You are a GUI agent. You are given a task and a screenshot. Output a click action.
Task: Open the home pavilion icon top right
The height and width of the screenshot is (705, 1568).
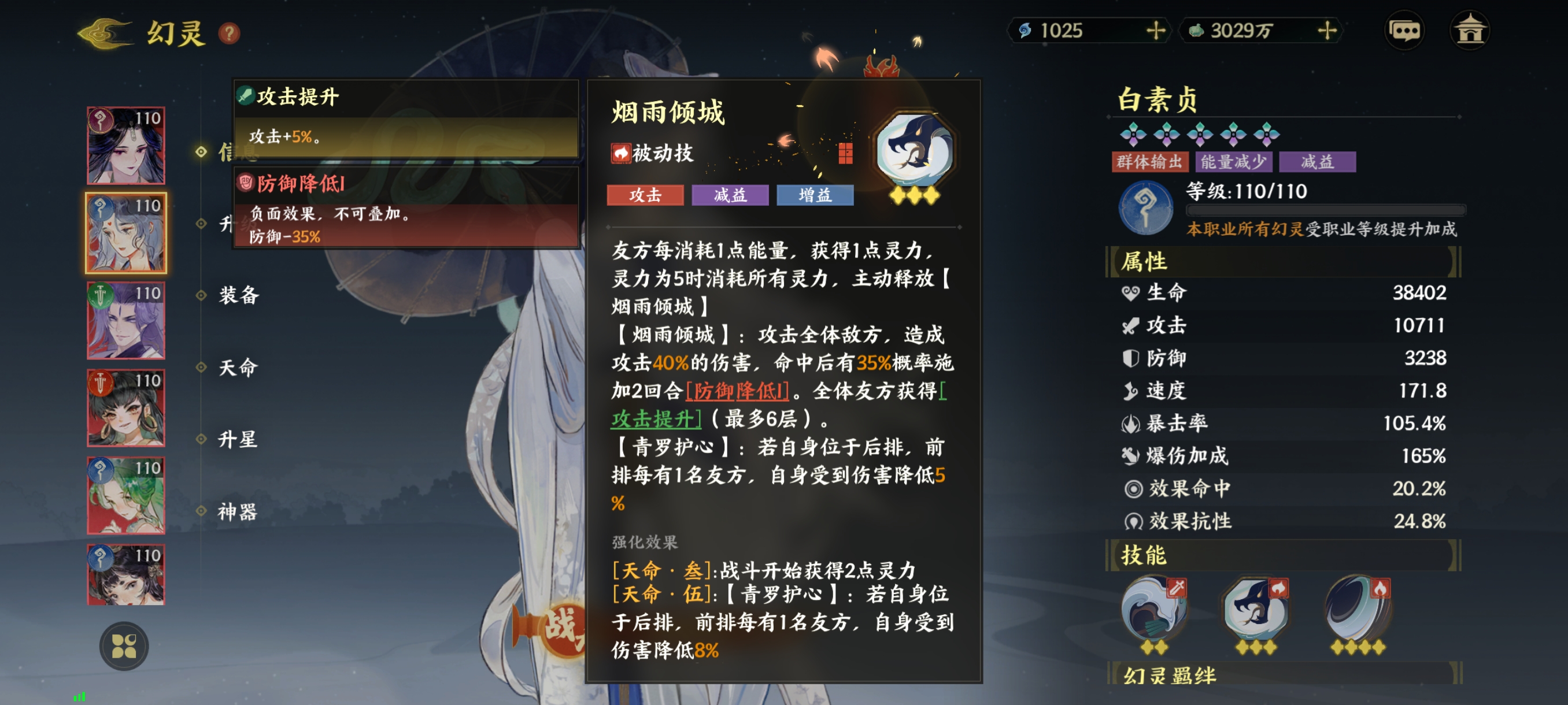1471,29
